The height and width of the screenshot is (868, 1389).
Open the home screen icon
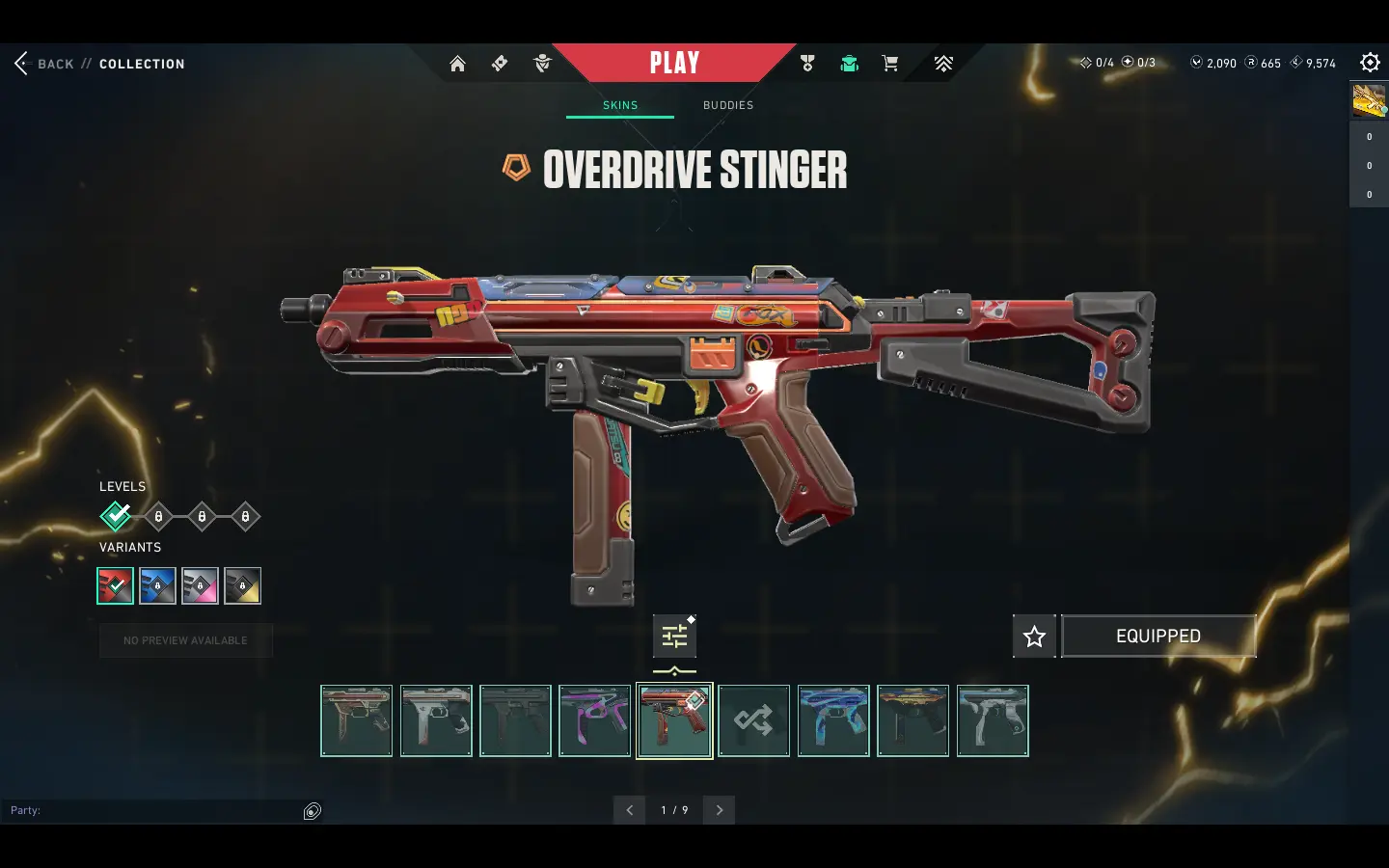point(457,64)
